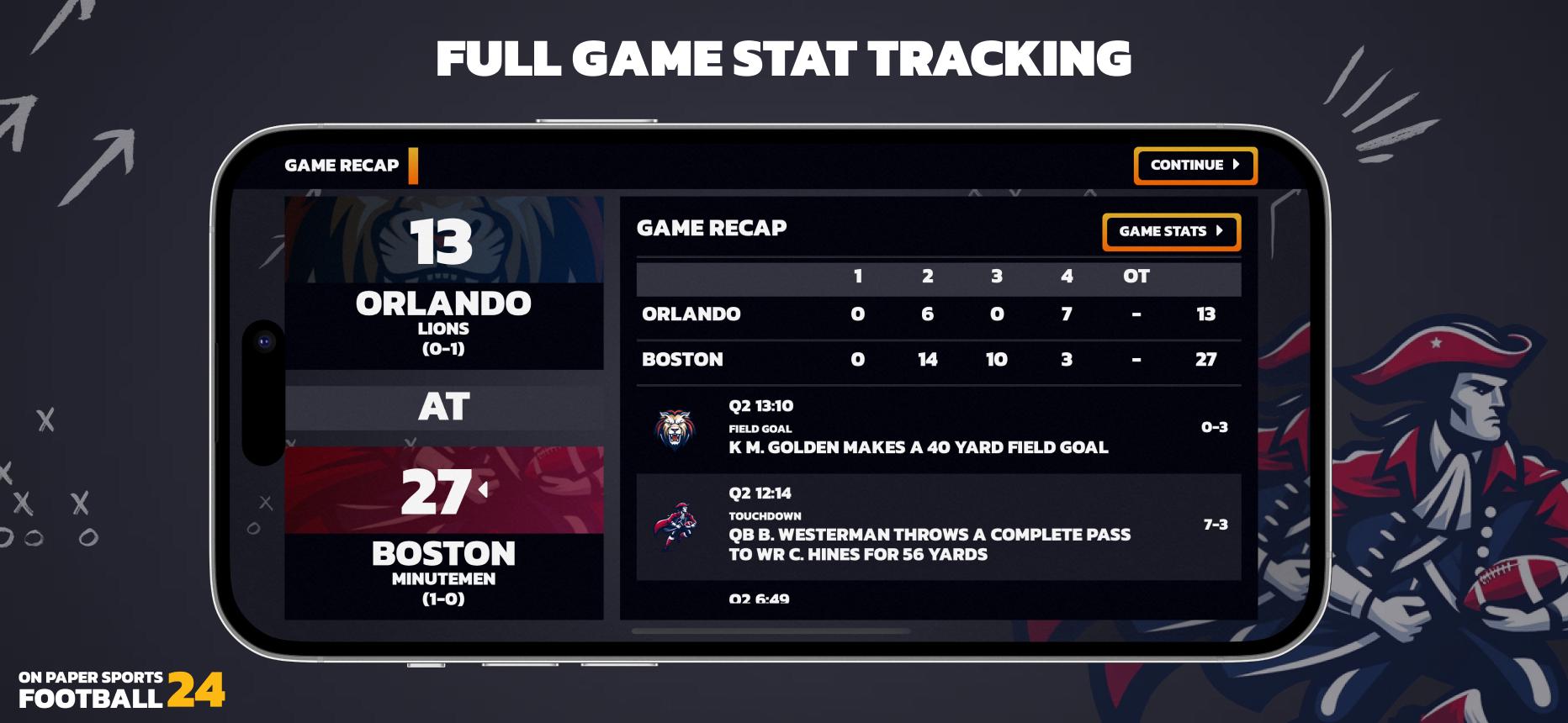Open the Game Stats screen
1568x723 pixels.
point(1173,233)
